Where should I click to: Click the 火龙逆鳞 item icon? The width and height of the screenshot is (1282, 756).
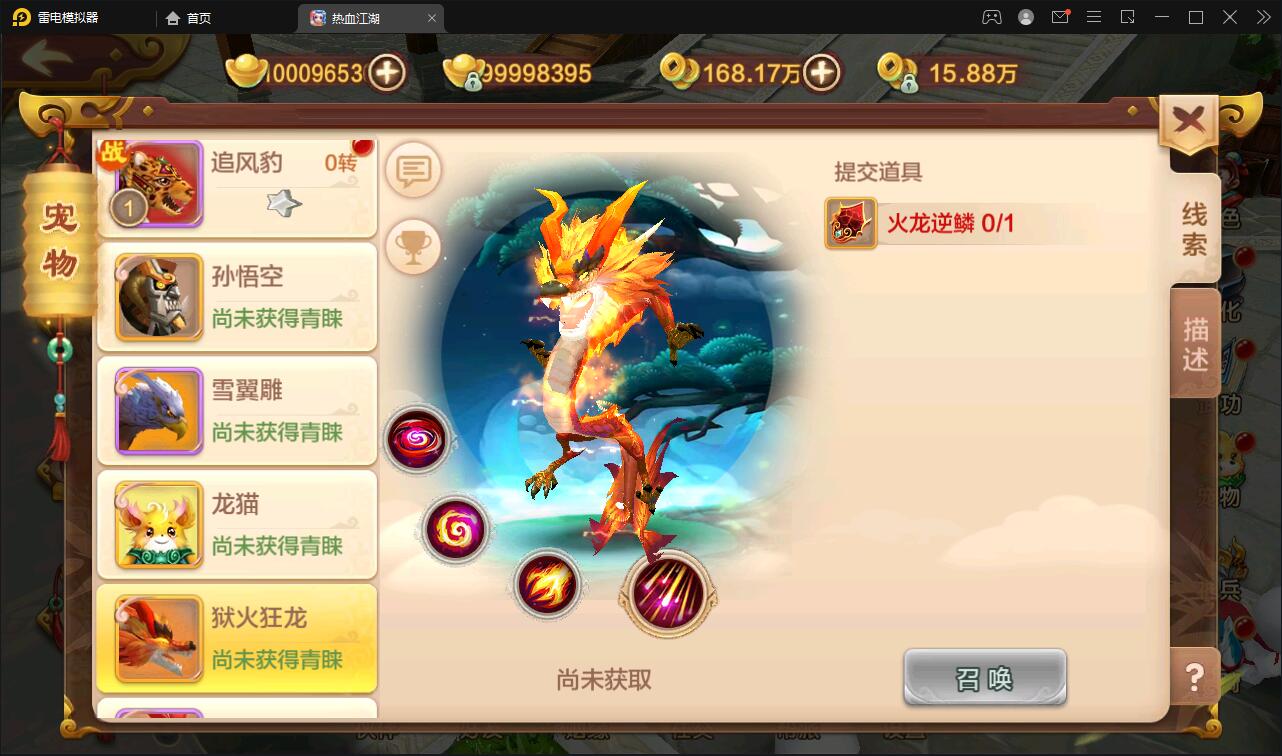(x=849, y=224)
